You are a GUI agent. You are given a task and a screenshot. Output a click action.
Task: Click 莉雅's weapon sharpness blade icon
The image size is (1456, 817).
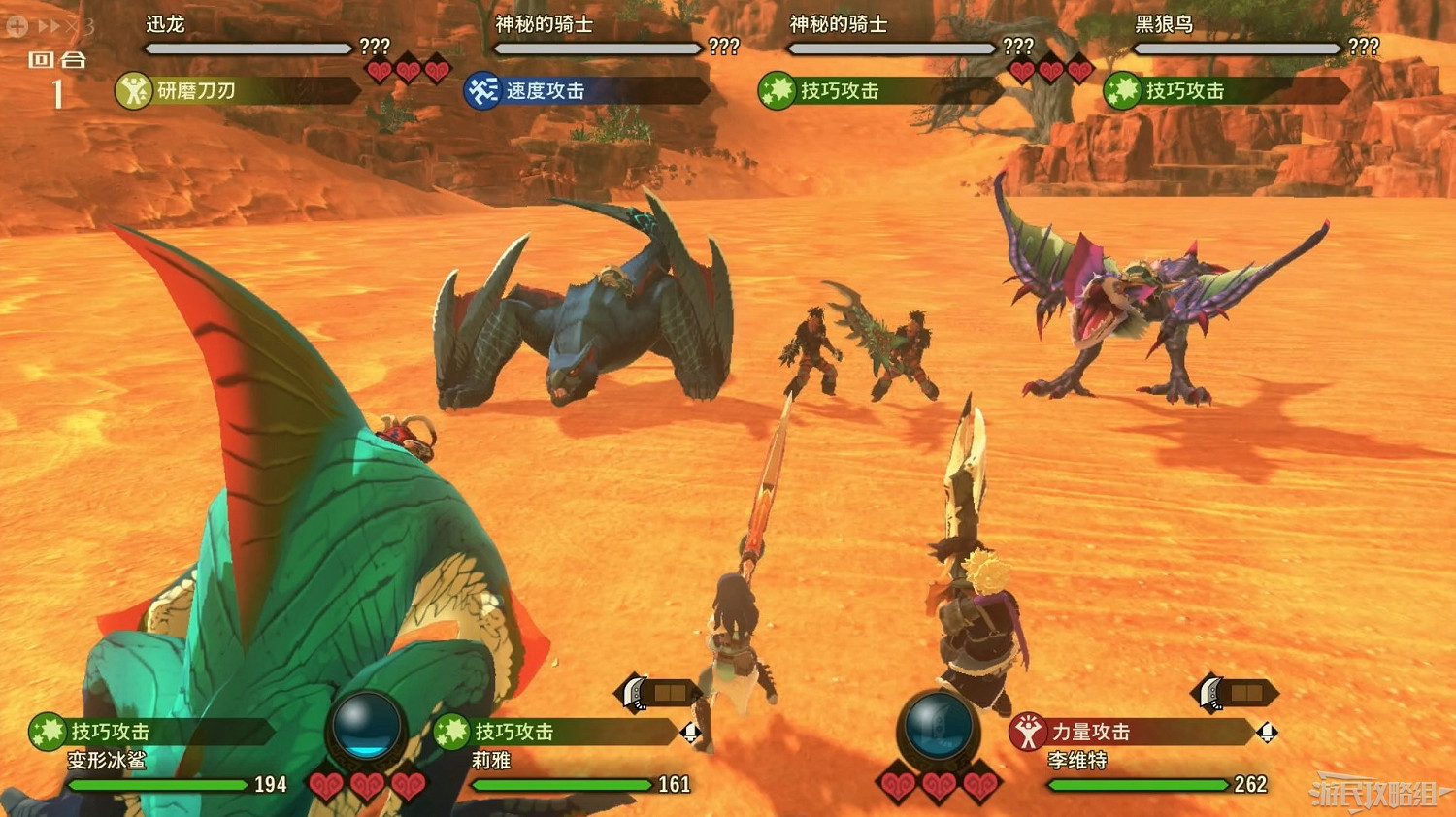(x=633, y=693)
